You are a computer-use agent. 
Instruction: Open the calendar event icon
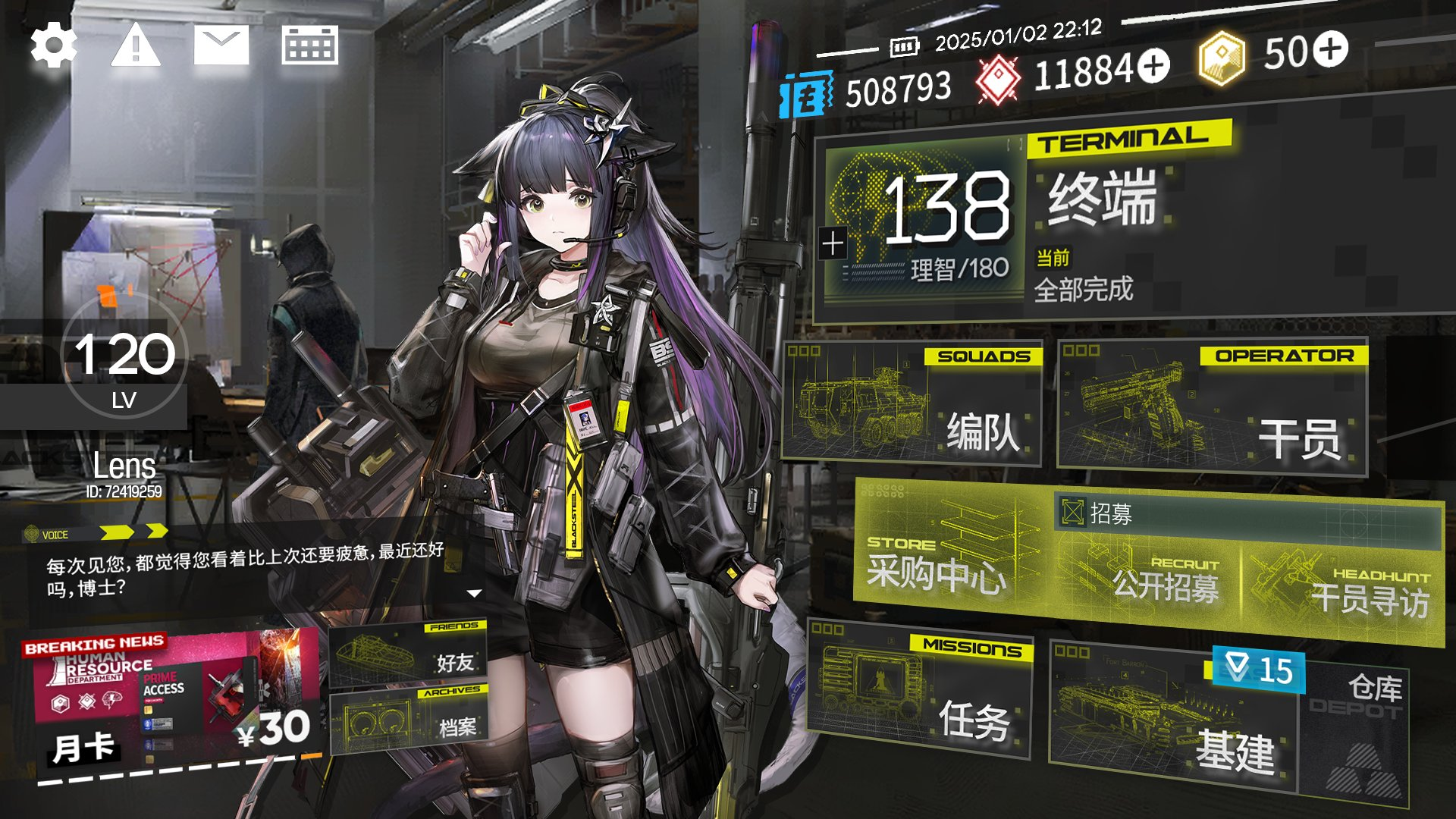click(309, 45)
